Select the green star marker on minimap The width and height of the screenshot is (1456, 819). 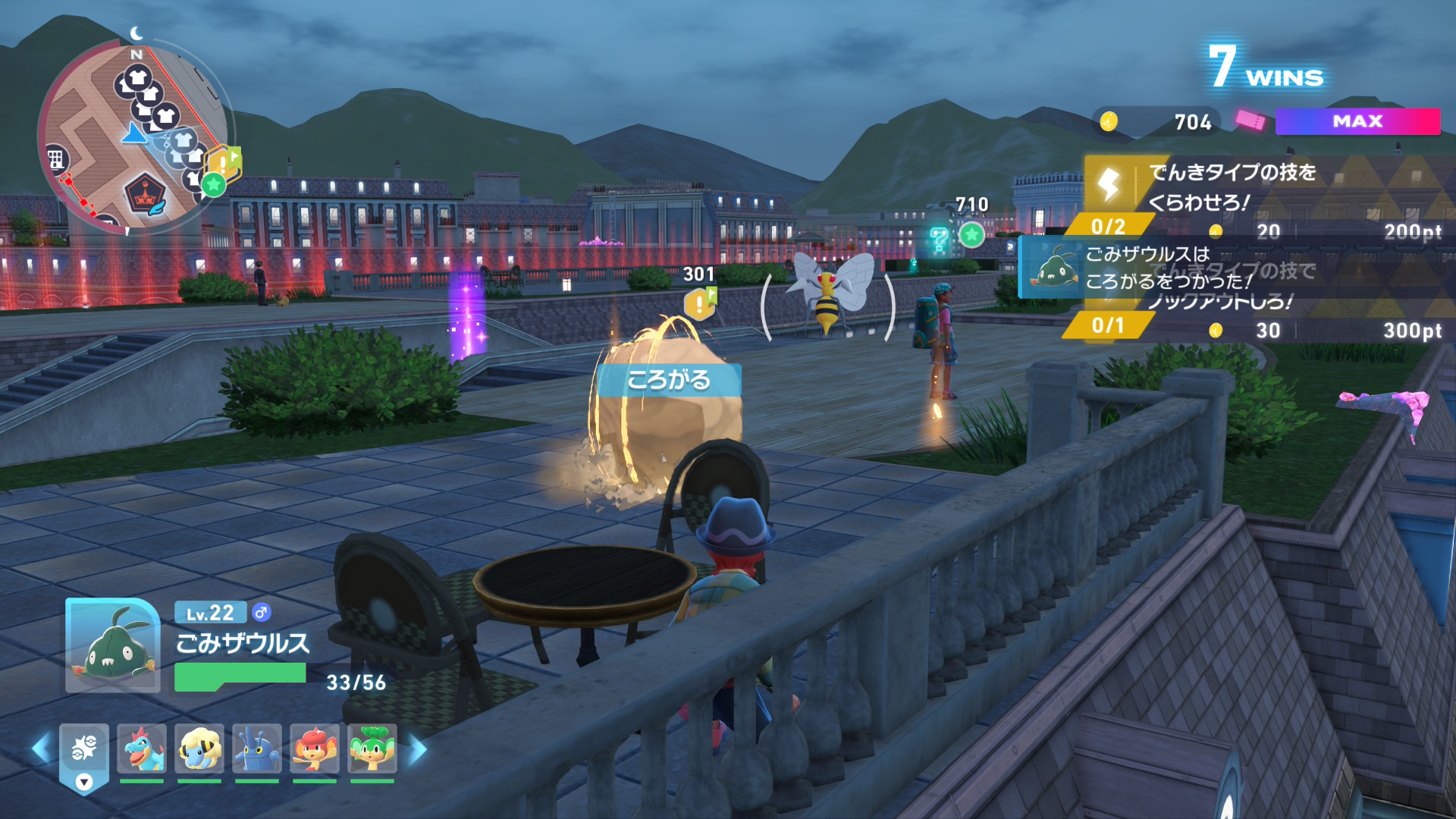pyautogui.click(x=214, y=184)
